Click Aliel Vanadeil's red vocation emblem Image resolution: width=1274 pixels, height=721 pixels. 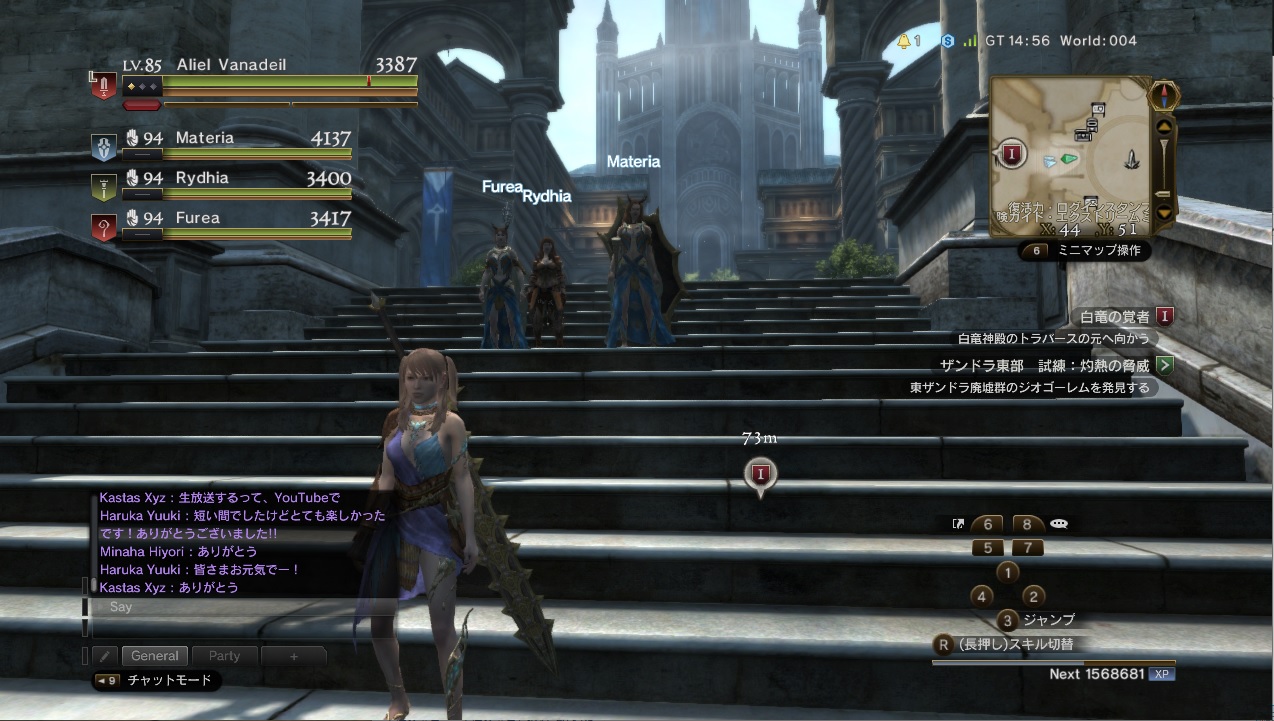coord(103,85)
